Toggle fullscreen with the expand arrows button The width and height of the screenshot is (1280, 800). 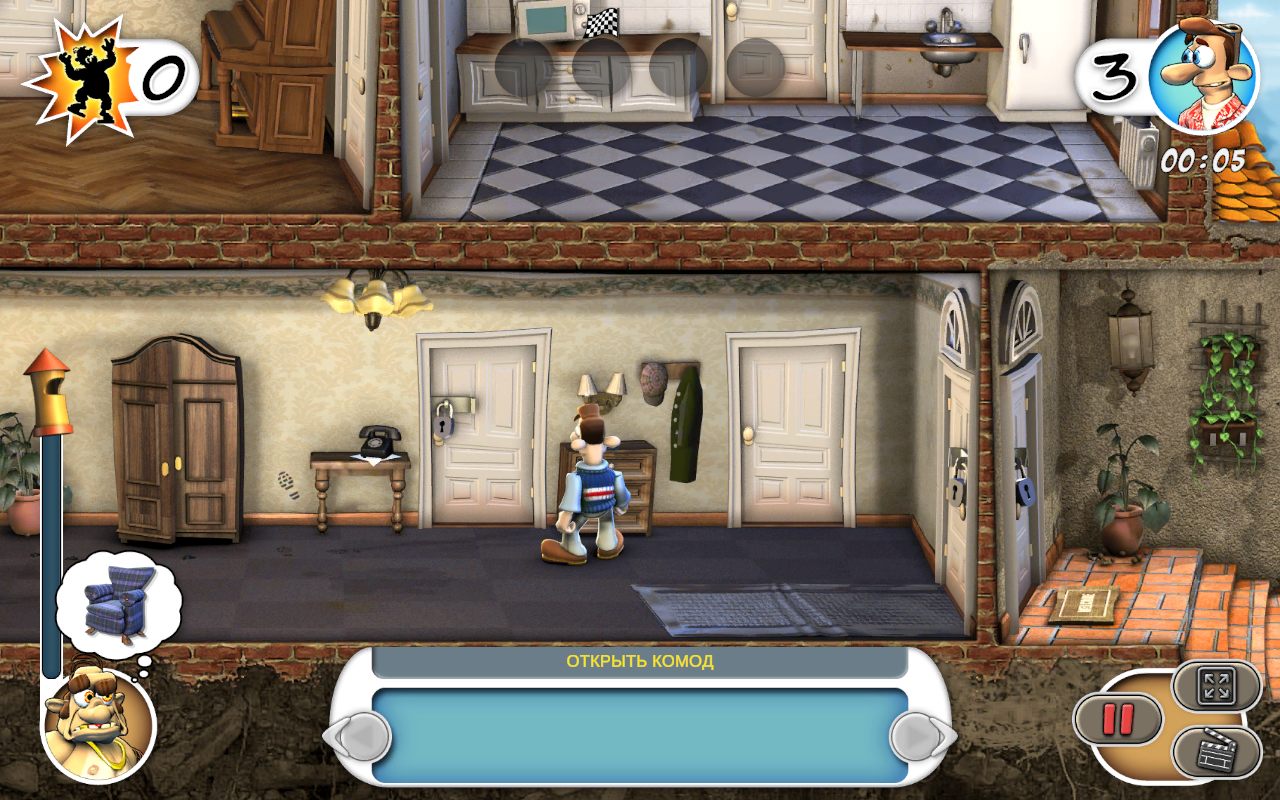point(1216,685)
